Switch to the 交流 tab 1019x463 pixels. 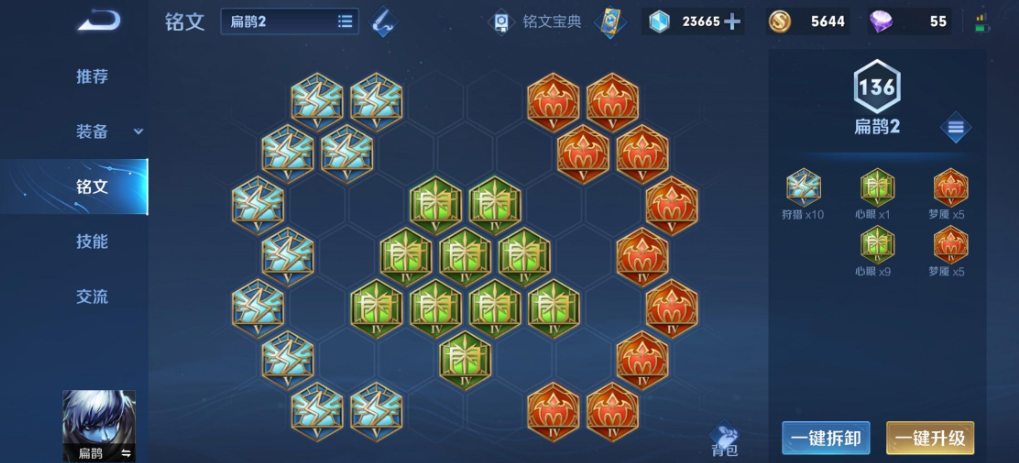point(92,297)
